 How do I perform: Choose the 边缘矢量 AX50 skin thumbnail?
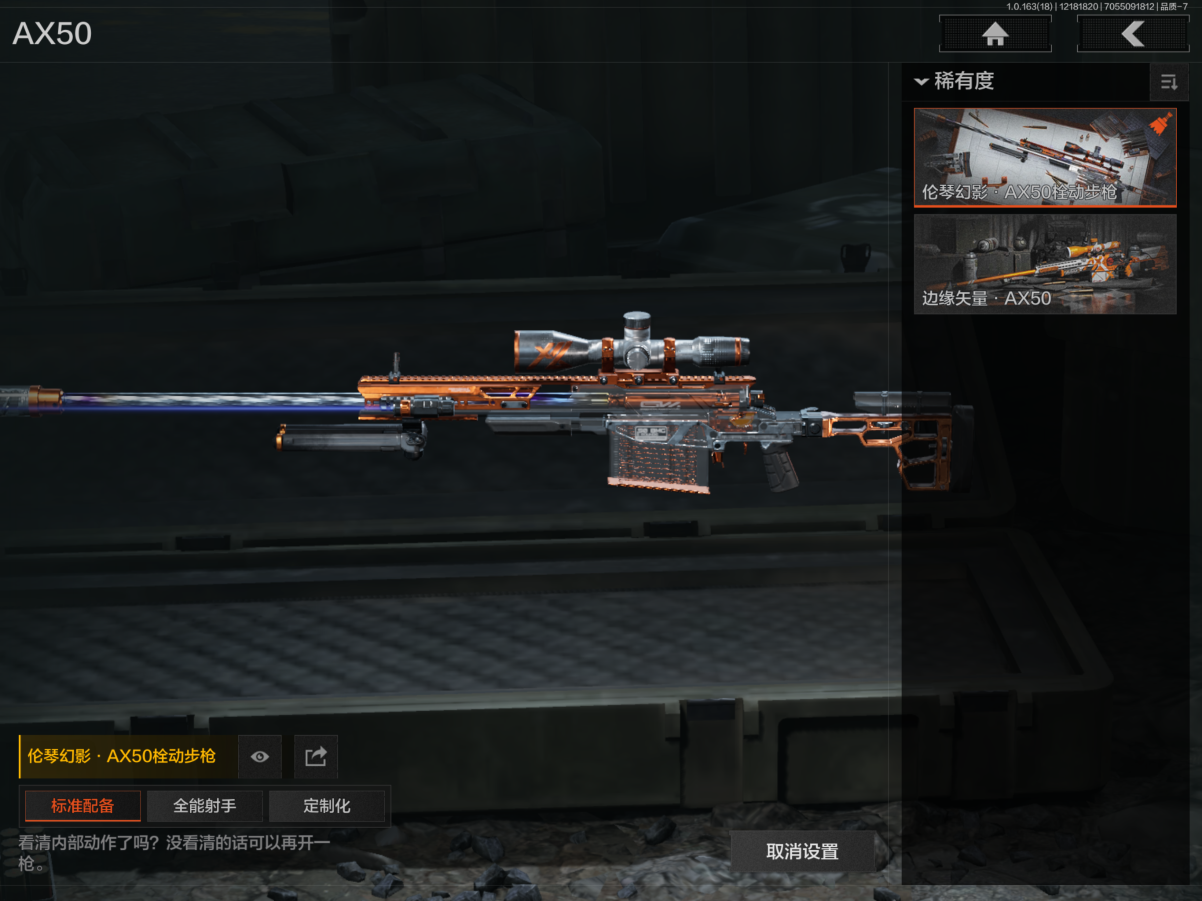tap(1044, 263)
